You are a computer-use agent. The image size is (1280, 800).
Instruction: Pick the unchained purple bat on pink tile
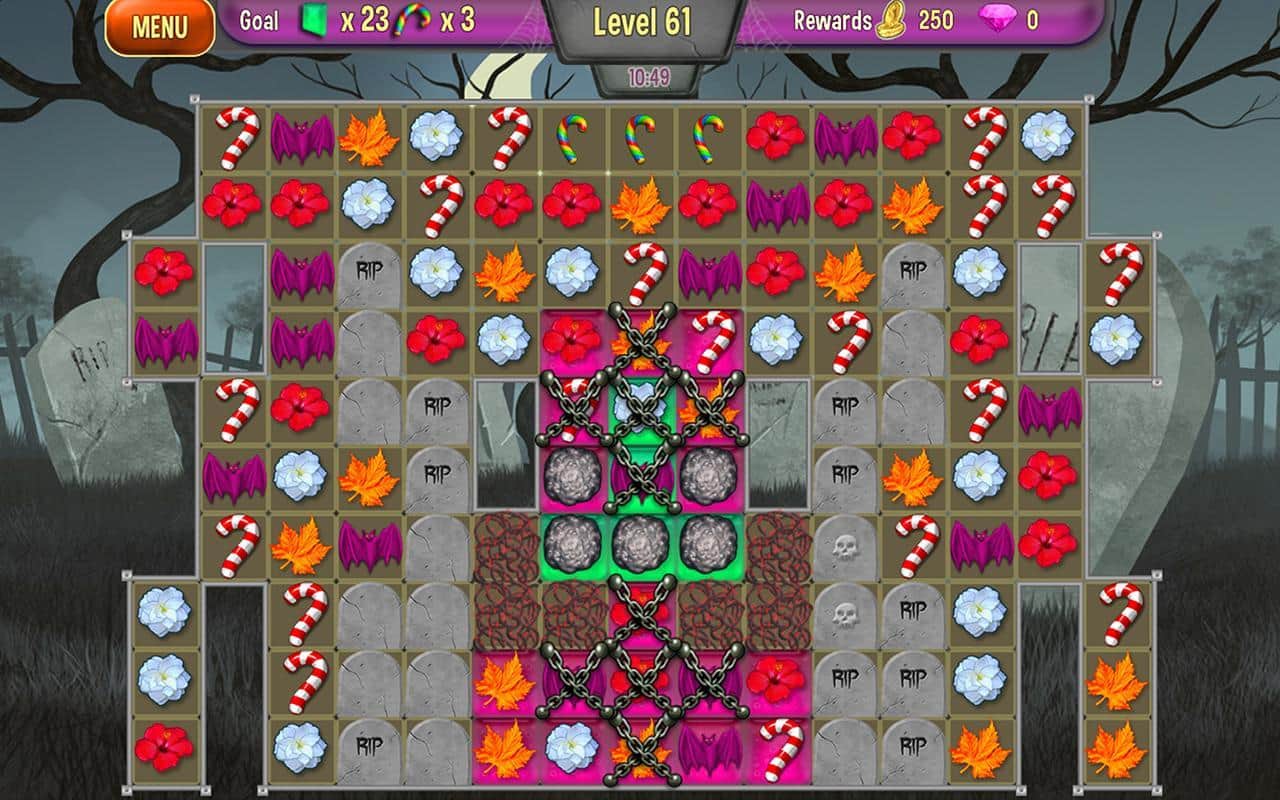click(x=709, y=745)
